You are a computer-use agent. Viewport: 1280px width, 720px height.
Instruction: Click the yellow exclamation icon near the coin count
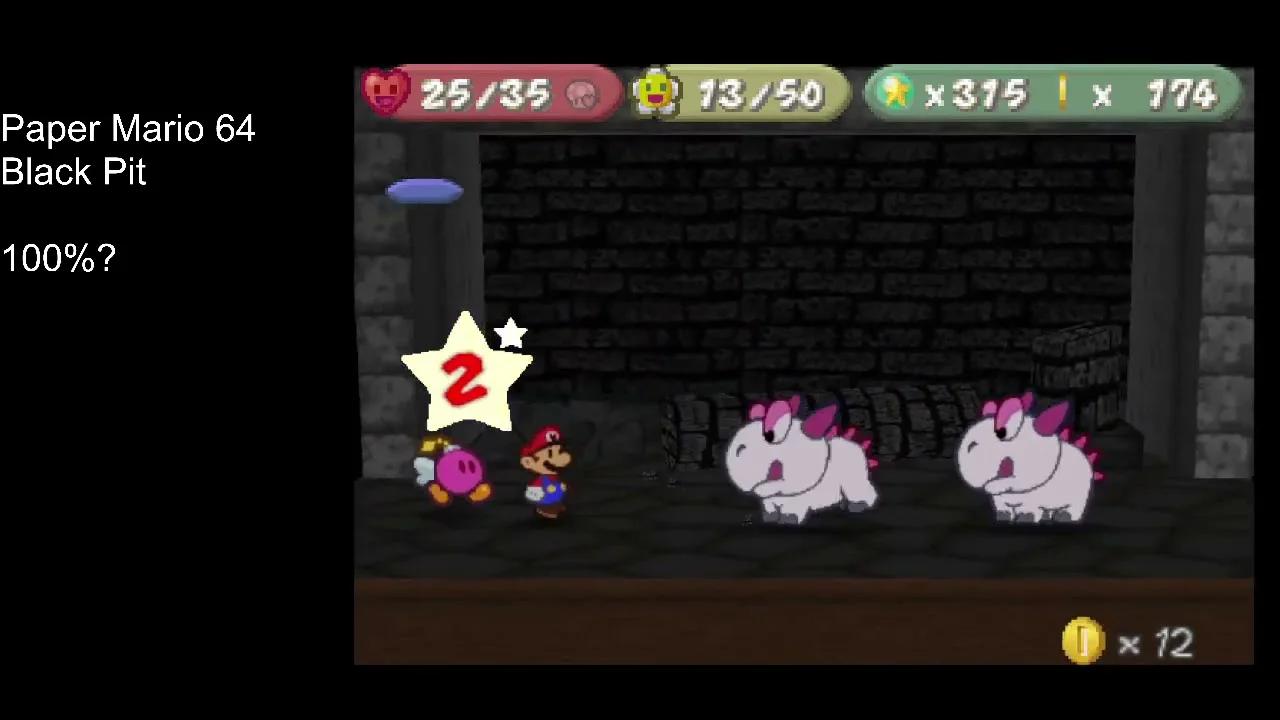1063,93
